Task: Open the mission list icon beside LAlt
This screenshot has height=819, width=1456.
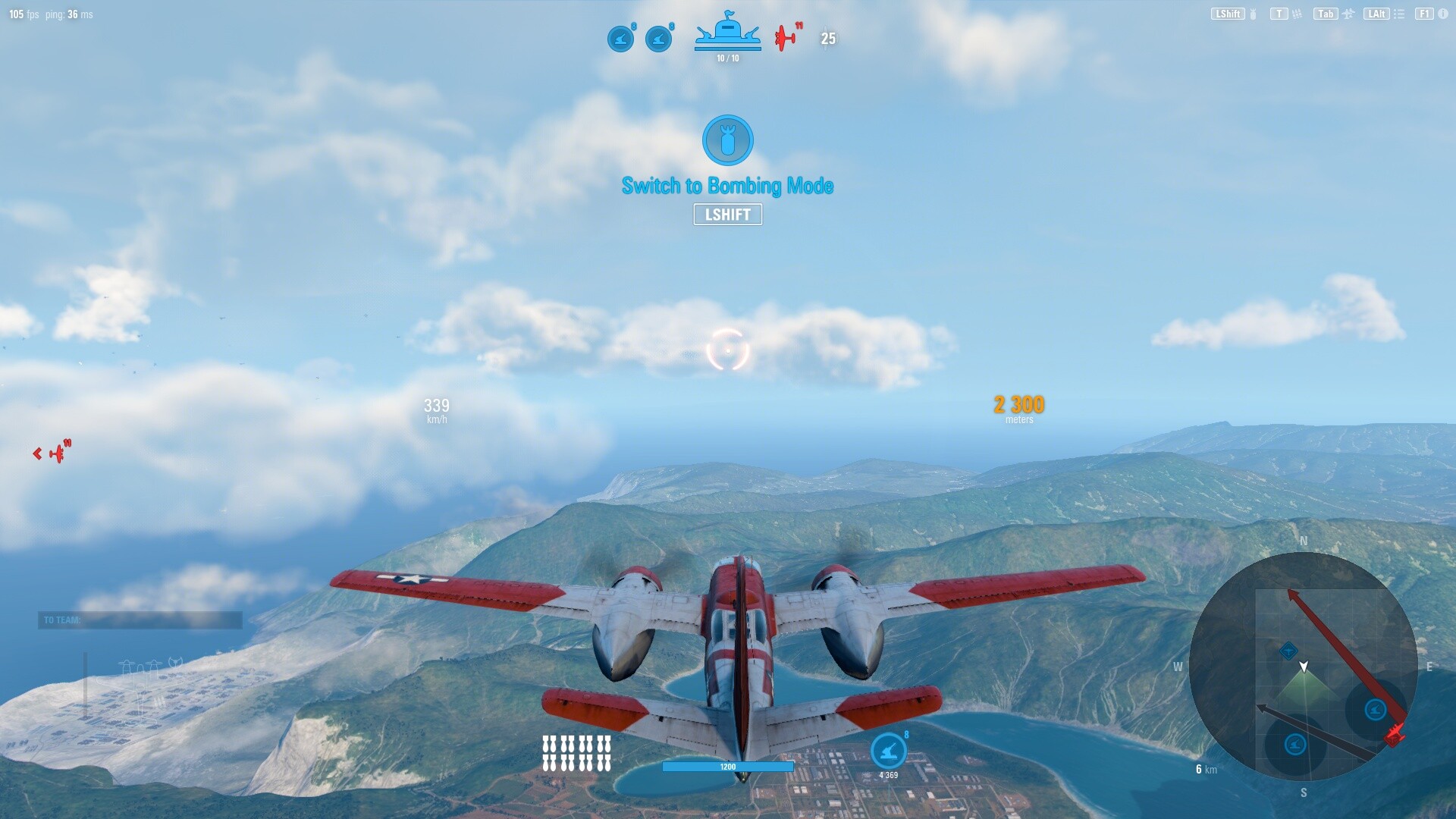Action: pos(1399,14)
